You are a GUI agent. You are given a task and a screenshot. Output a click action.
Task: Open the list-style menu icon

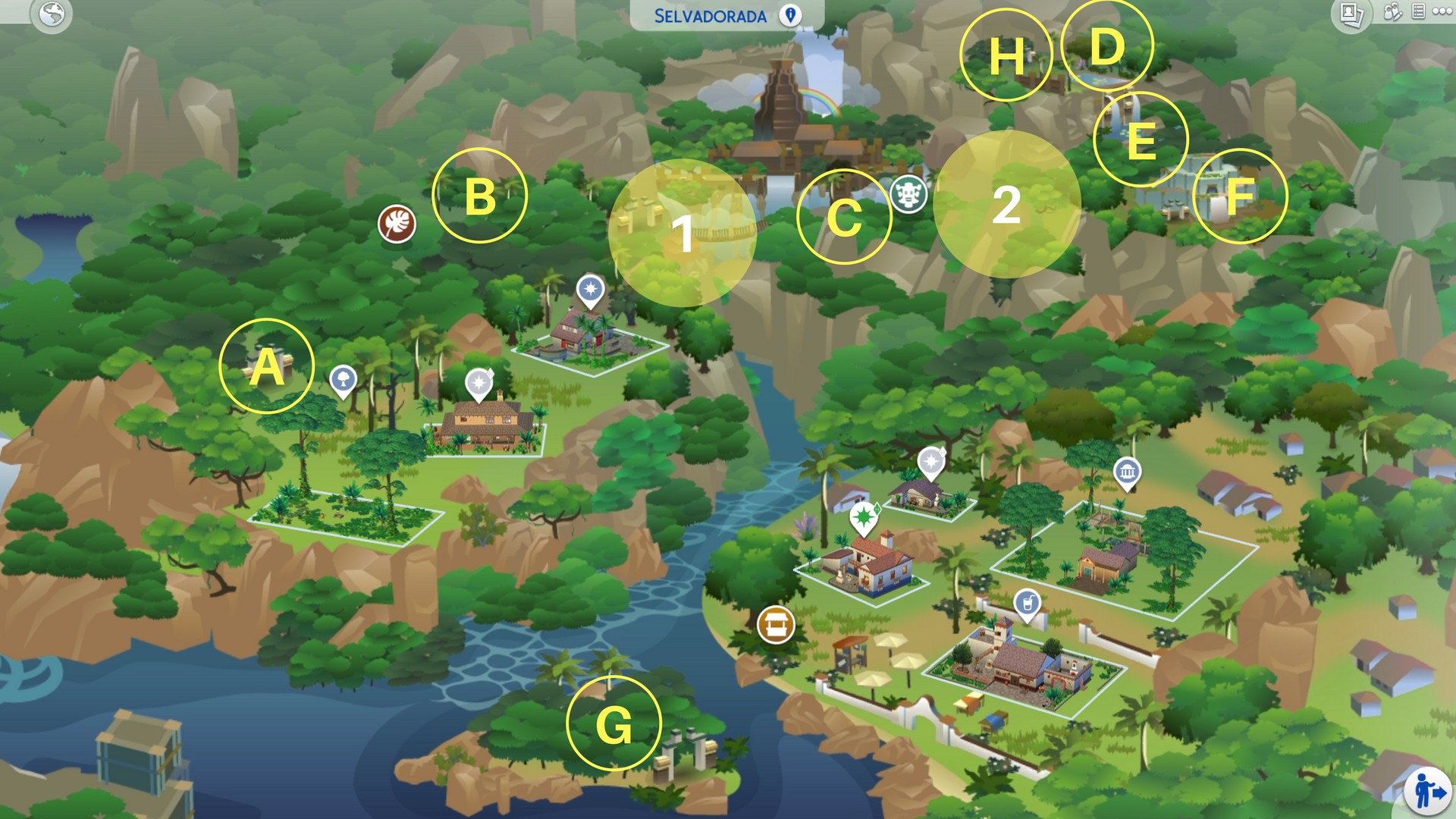(x=1418, y=11)
